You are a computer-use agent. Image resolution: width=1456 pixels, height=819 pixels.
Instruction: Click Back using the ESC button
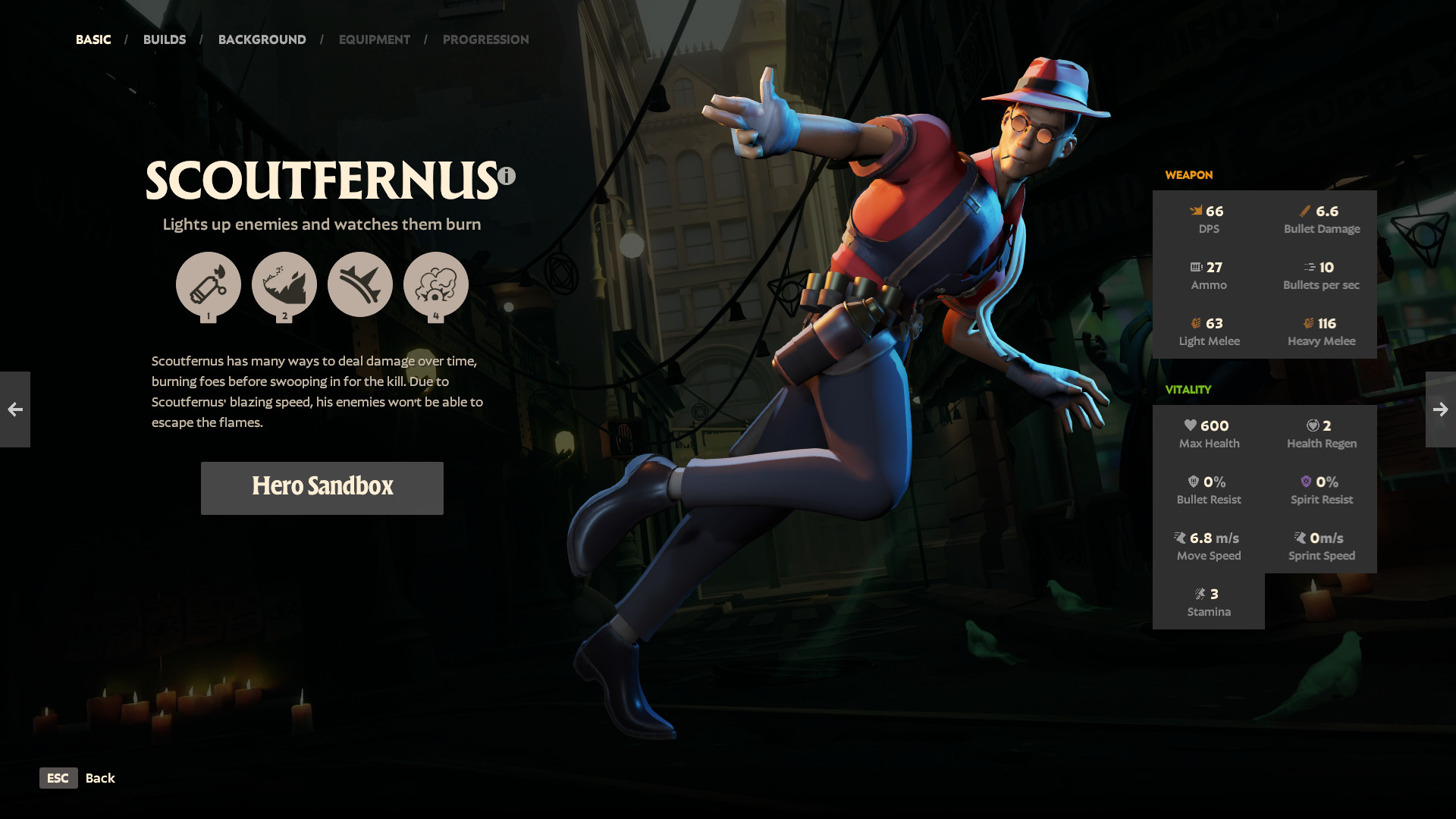click(58, 778)
